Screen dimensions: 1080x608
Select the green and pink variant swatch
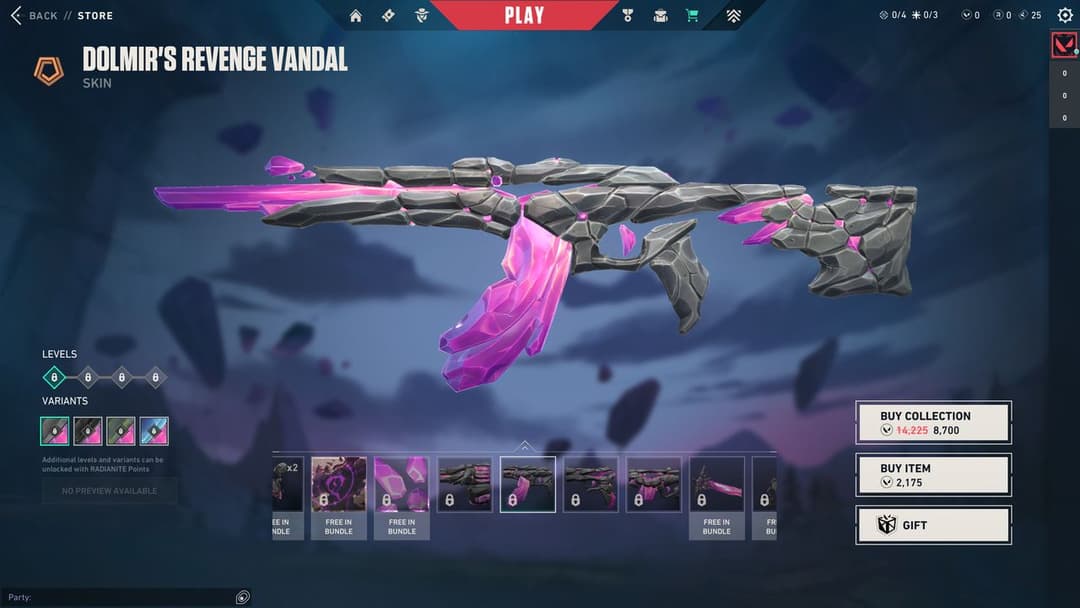pyautogui.click(x=121, y=431)
